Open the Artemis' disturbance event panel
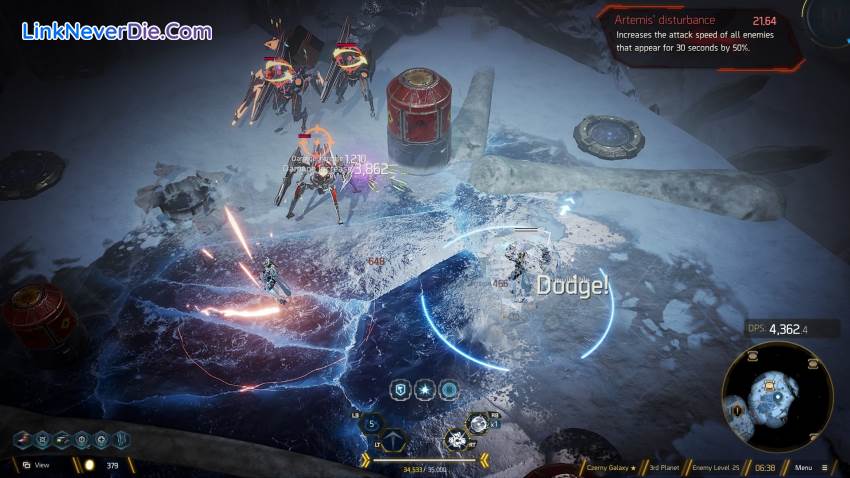 [x=701, y=36]
